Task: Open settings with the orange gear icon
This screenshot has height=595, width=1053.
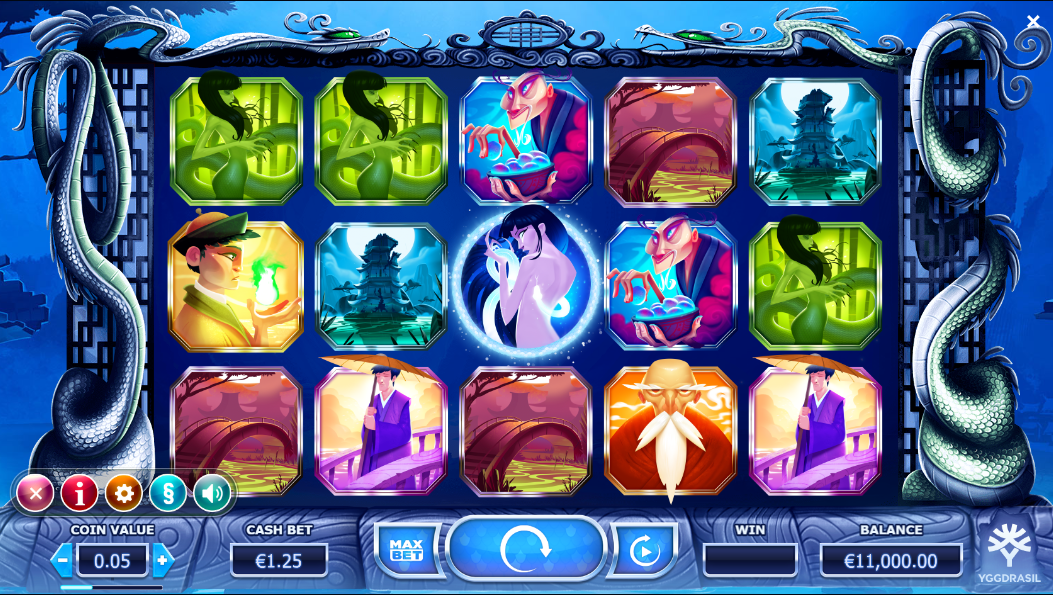Action: [x=124, y=492]
